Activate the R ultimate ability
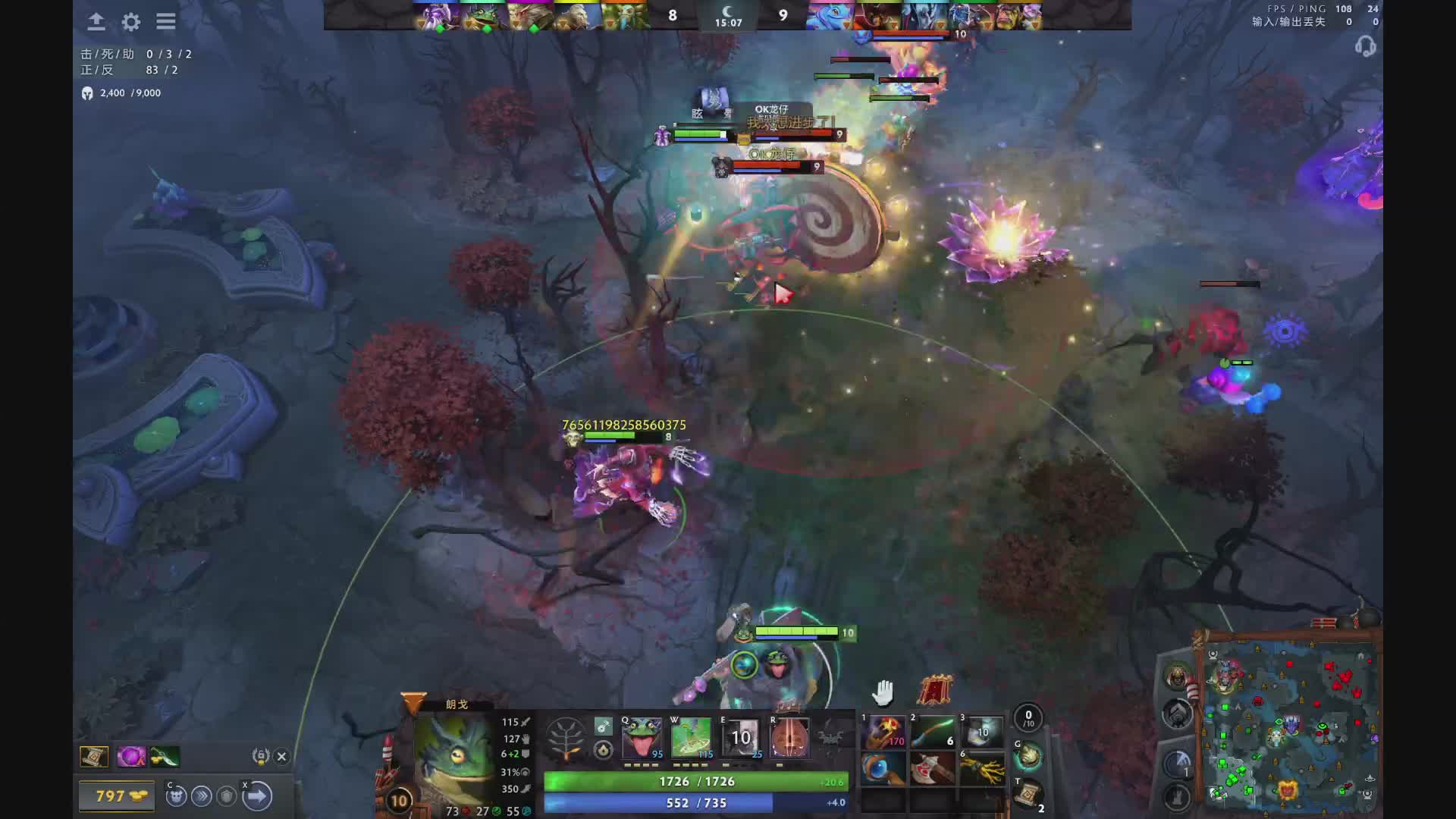The width and height of the screenshot is (1456, 819). coord(789,737)
